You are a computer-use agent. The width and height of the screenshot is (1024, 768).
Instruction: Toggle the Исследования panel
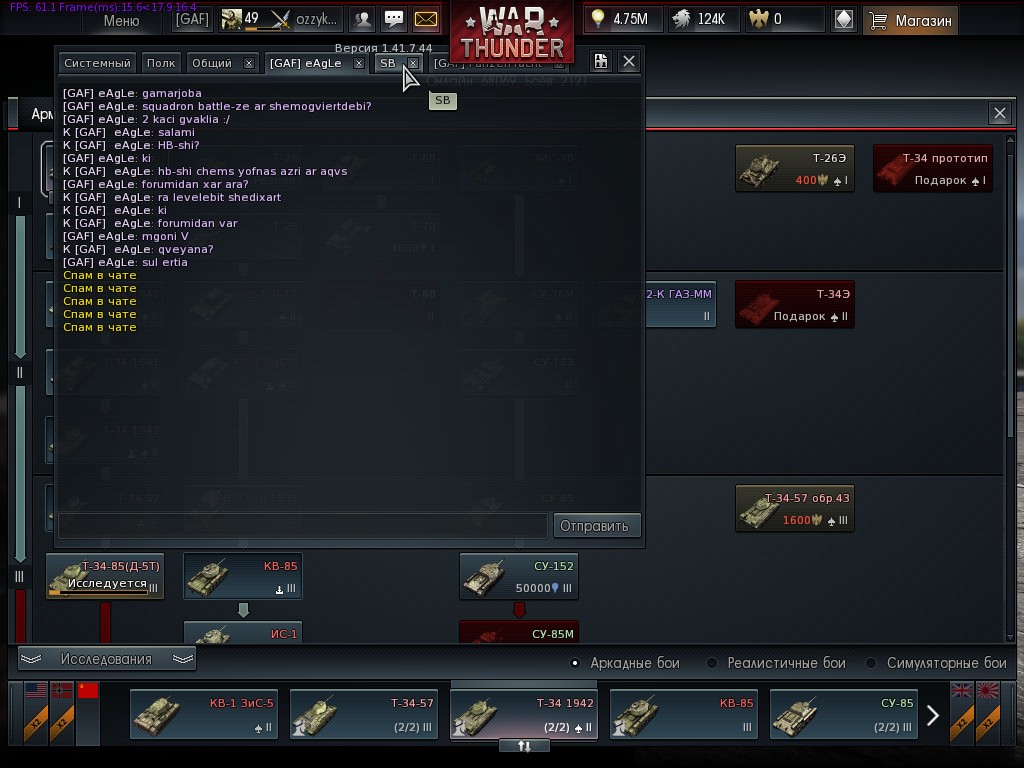coord(107,659)
